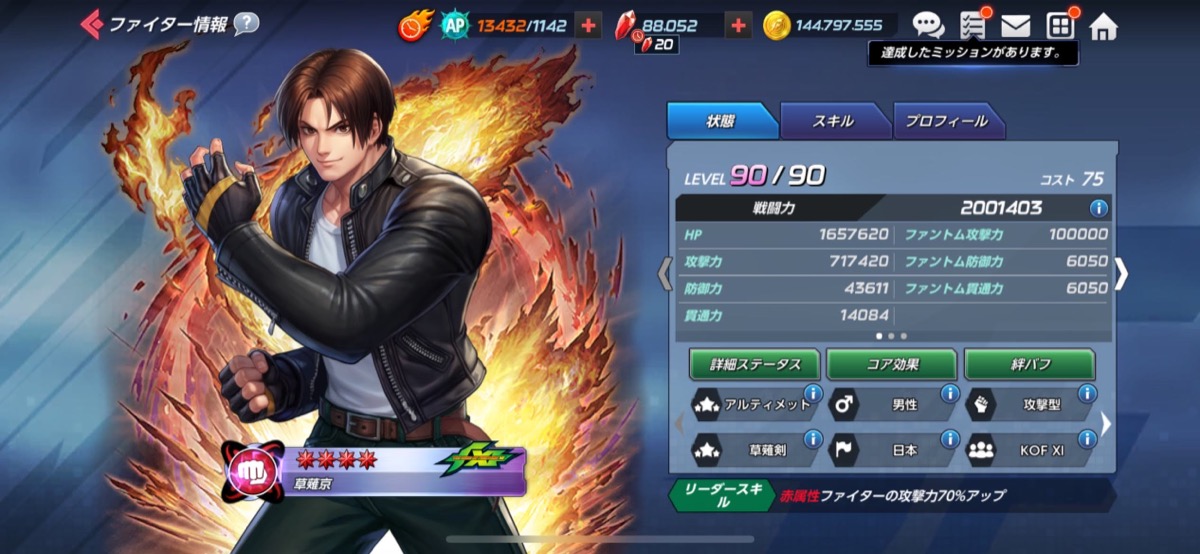The height and width of the screenshot is (554, 1200).
Task: Add more AP with the plus button
Action: [x=589, y=25]
